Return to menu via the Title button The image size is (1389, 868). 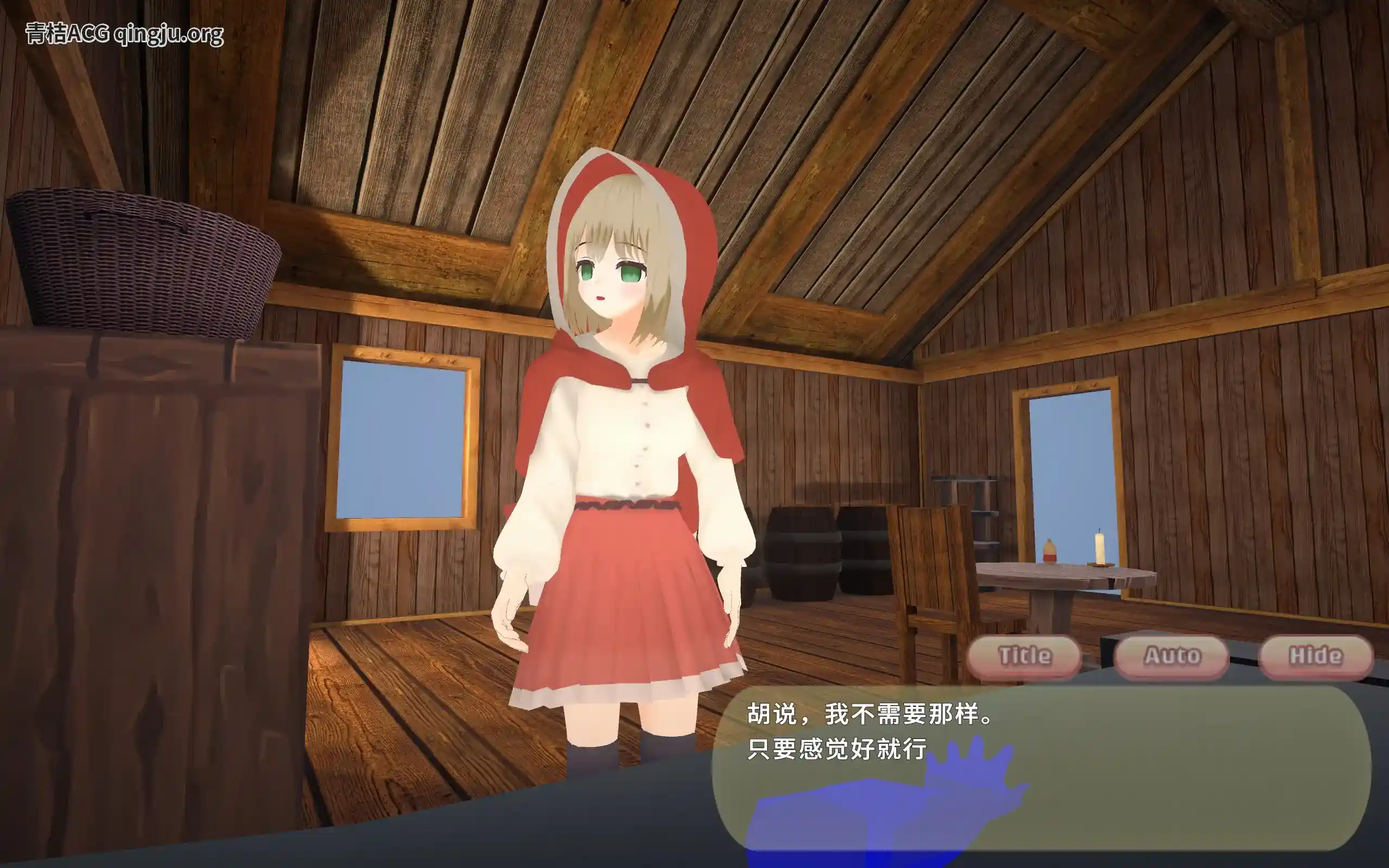click(x=1025, y=655)
